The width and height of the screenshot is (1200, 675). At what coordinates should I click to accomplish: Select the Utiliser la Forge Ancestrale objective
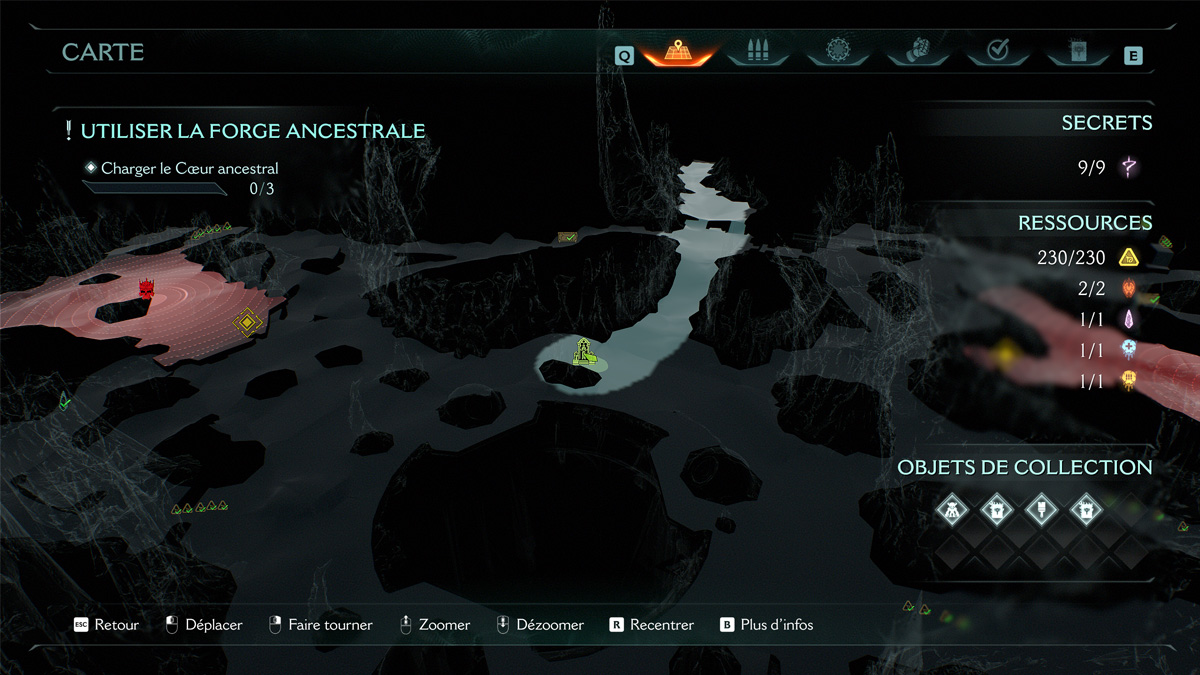(x=252, y=131)
